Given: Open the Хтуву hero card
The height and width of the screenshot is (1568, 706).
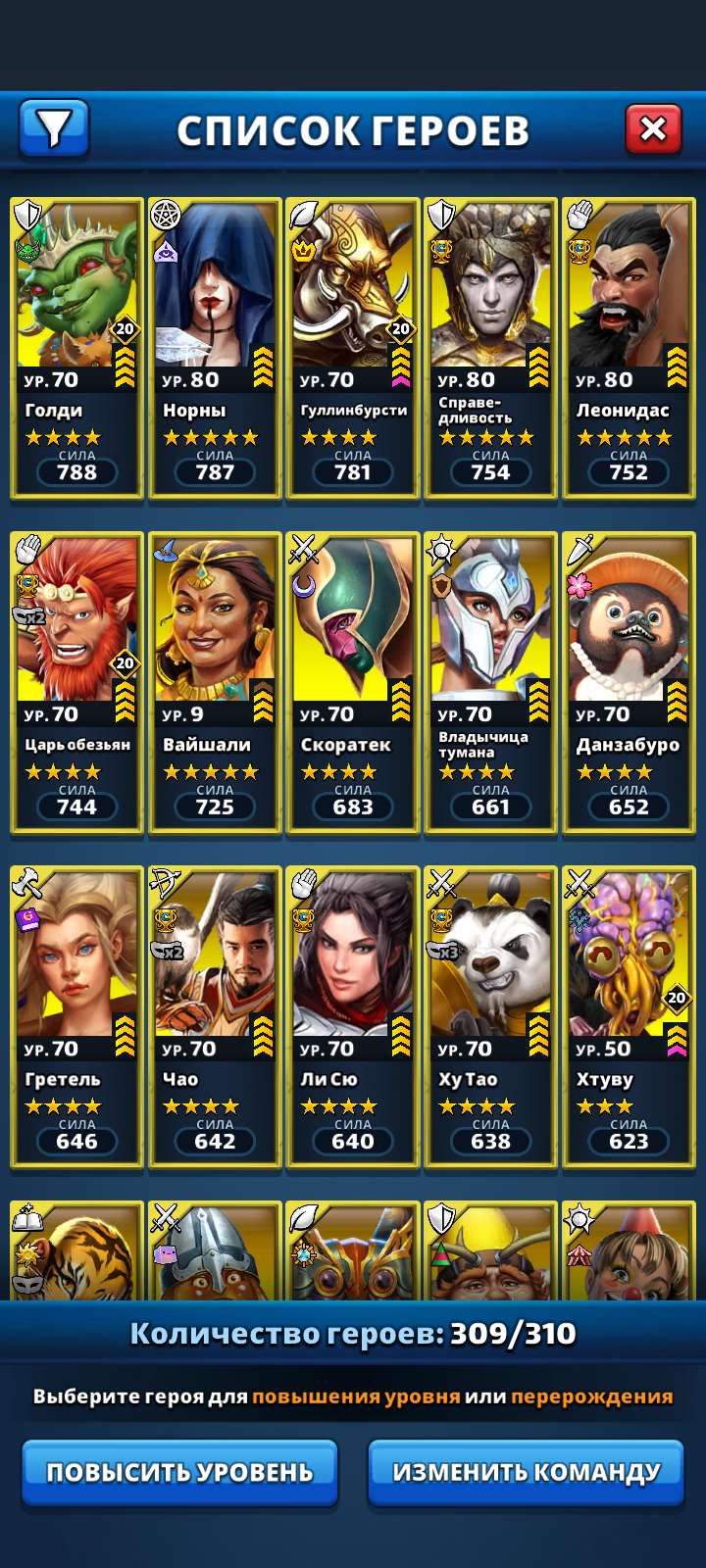Looking at the screenshot, I should tap(629, 1016).
